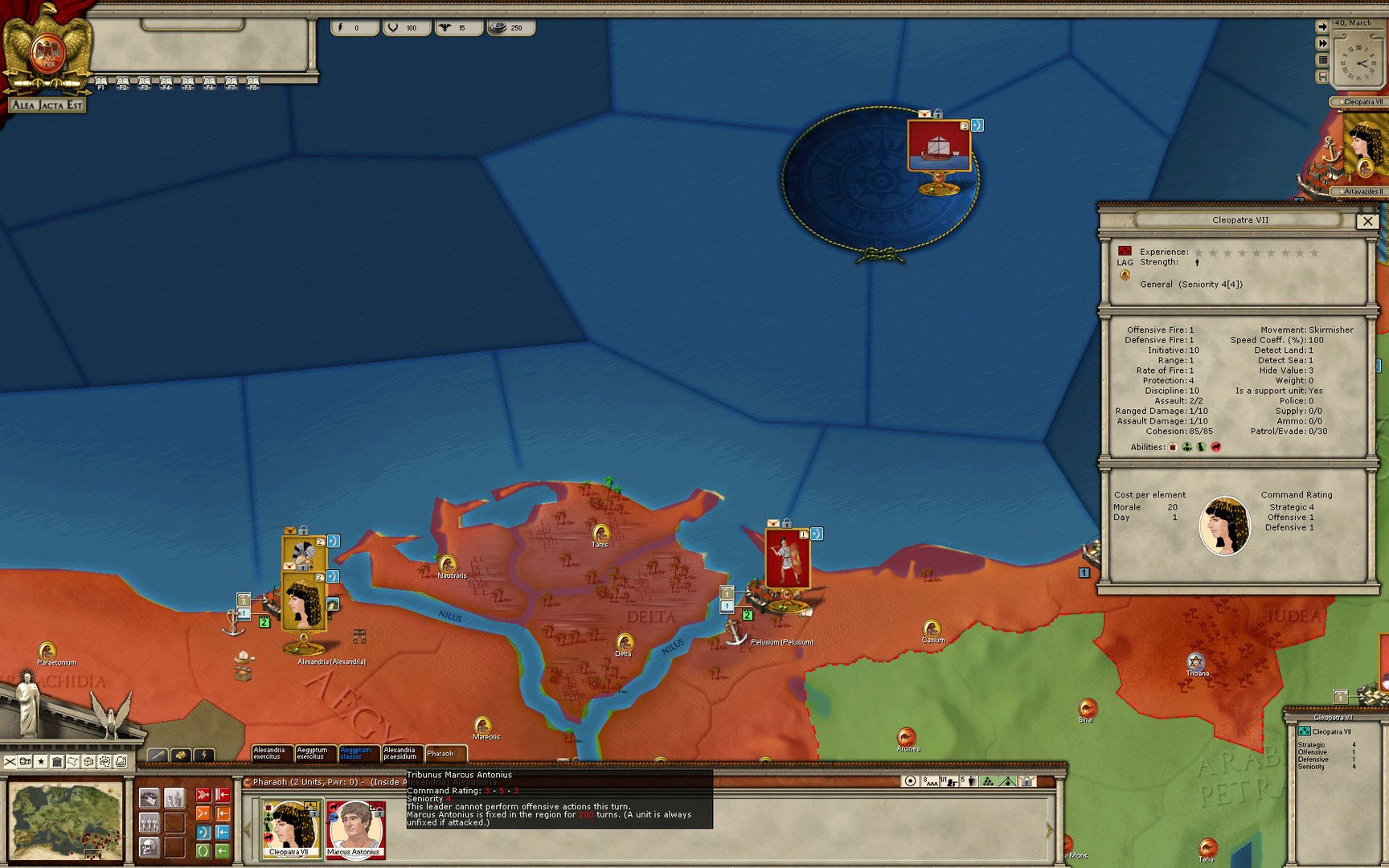This screenshot has height=868, width=1389.
Task: Inspect Cleopatra's experience star rating row
Action: pyautogui.click(x=1254, y=251)
